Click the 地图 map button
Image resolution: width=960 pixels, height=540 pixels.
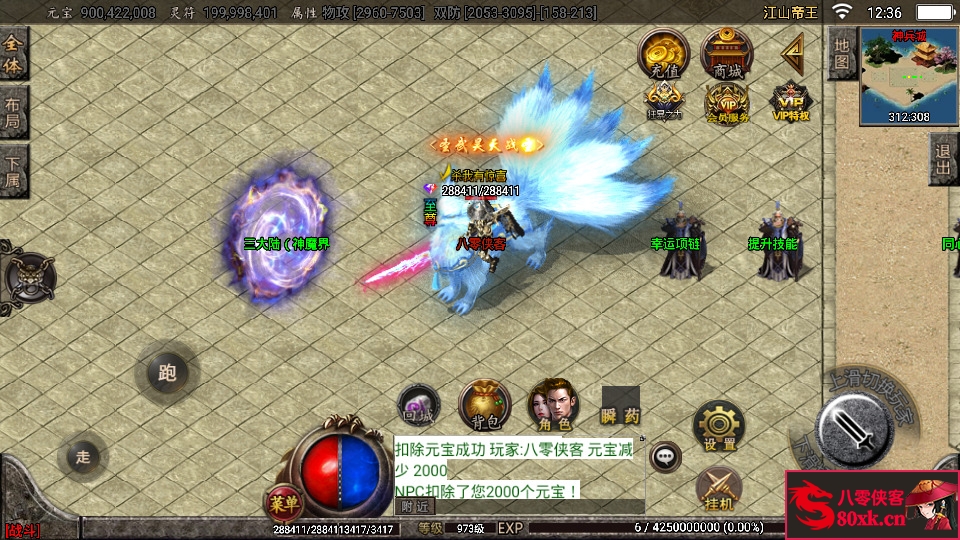coord(842,53)
